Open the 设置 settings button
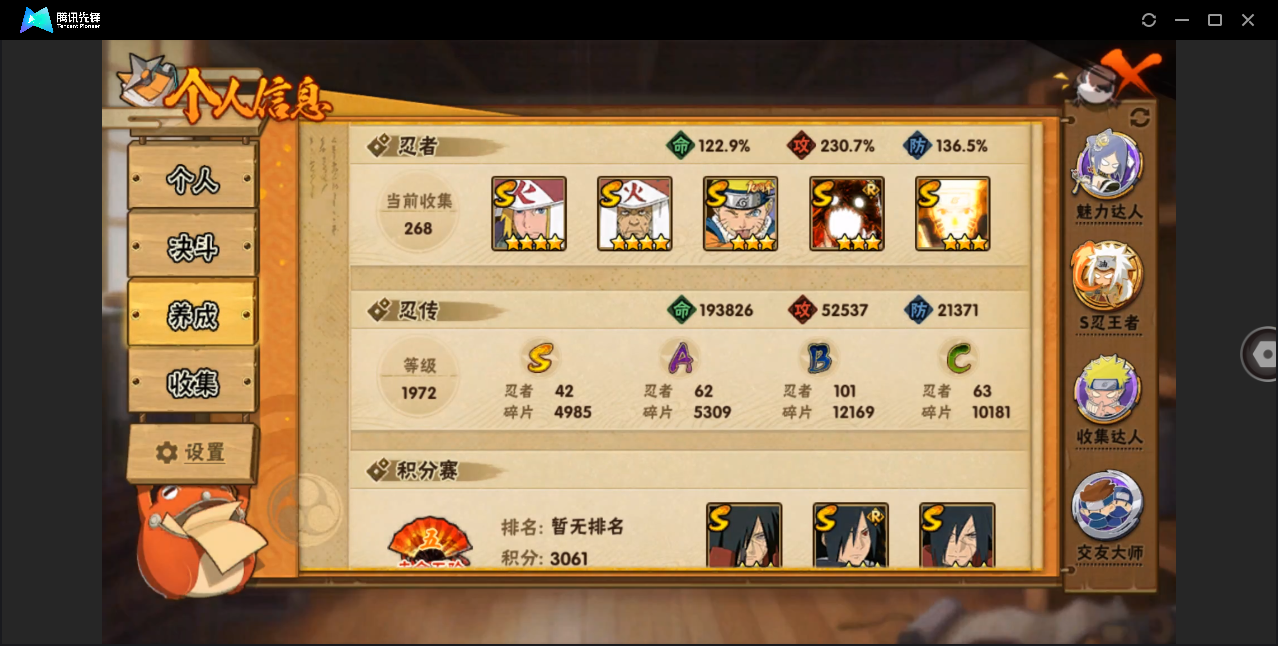This screenshot has height=646, width=1278. (x=192, y=453)
